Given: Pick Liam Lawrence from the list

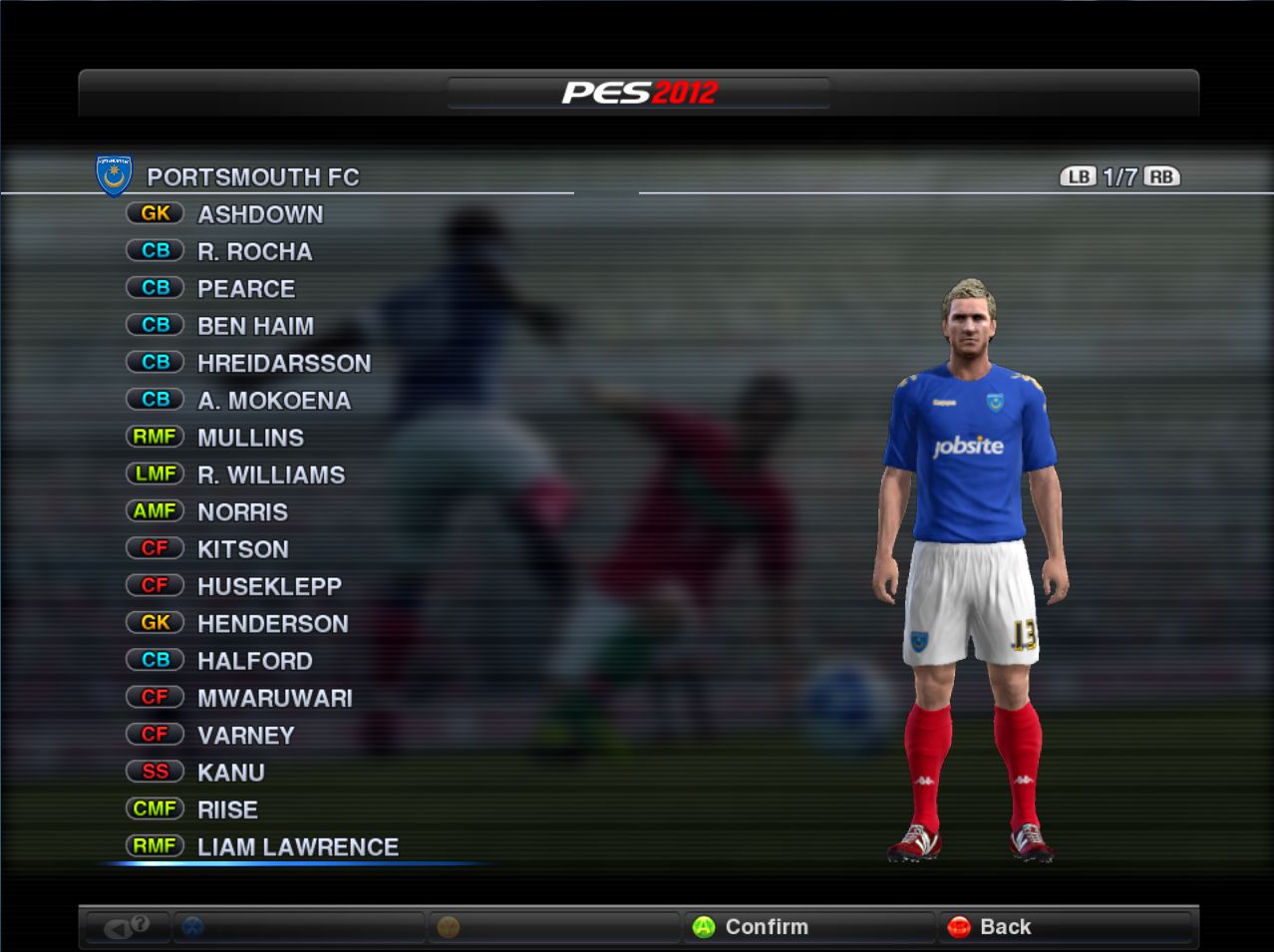Looking at the screenshot, I should pyautogui.click(x=298, y=847).
